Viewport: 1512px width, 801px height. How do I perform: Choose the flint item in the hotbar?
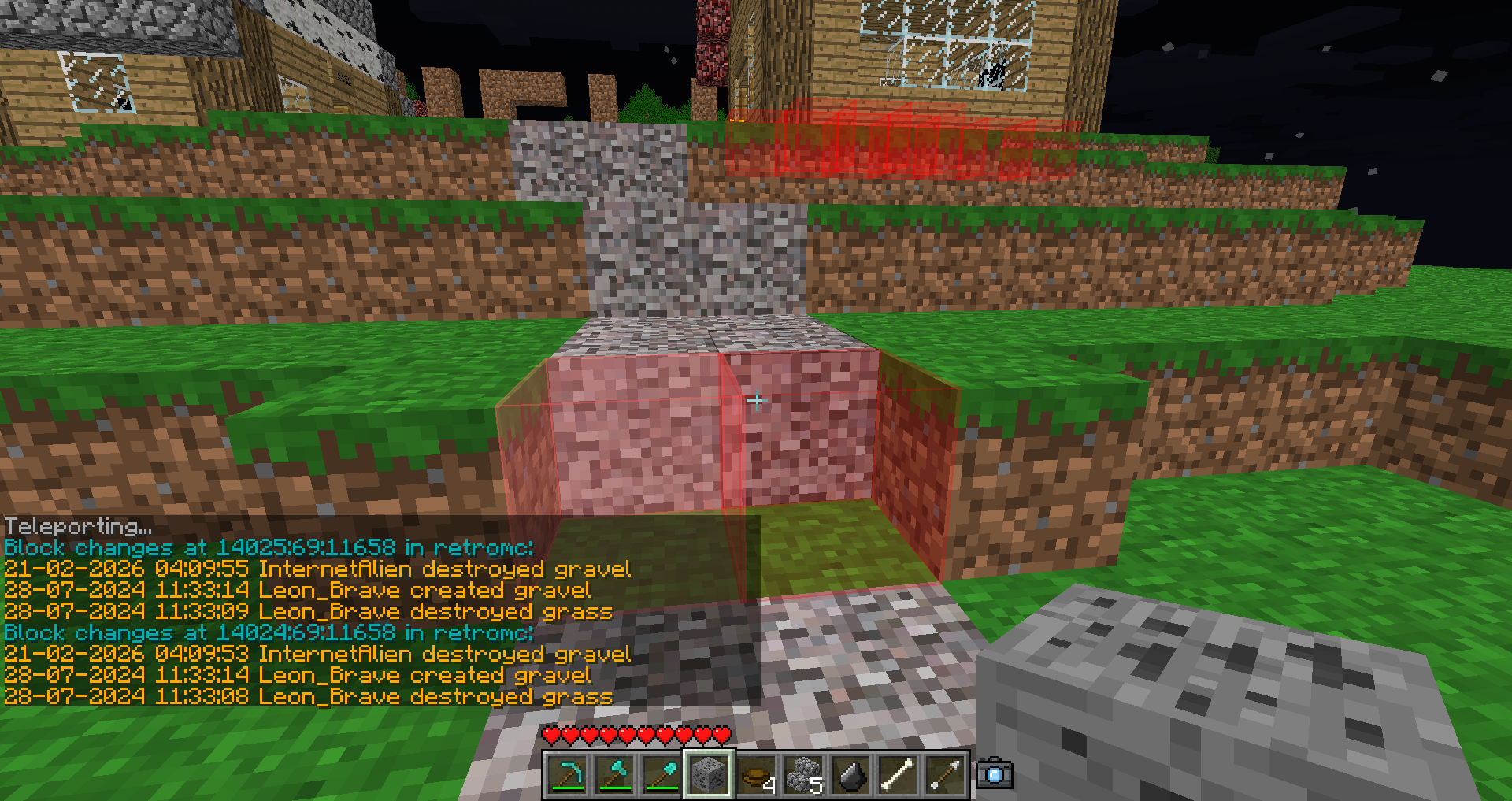tap(850, 775)
